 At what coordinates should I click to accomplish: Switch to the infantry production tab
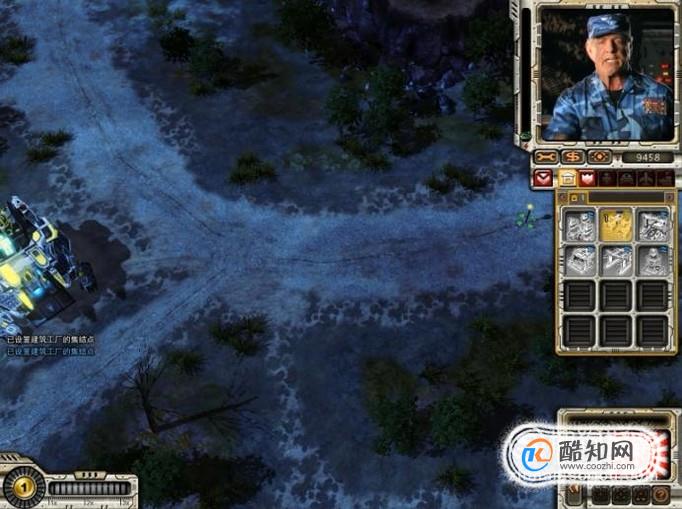[607, 178]
